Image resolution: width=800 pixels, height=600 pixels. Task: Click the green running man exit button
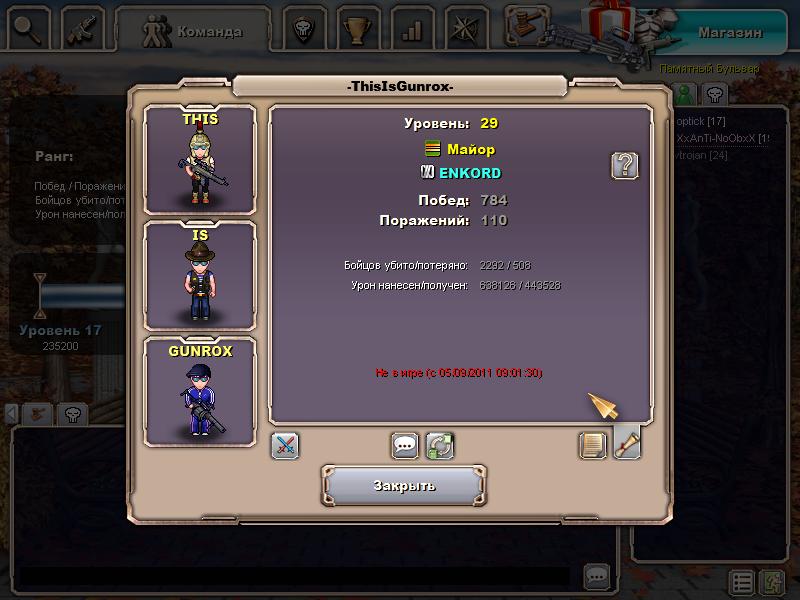click(x=771, y=581)
